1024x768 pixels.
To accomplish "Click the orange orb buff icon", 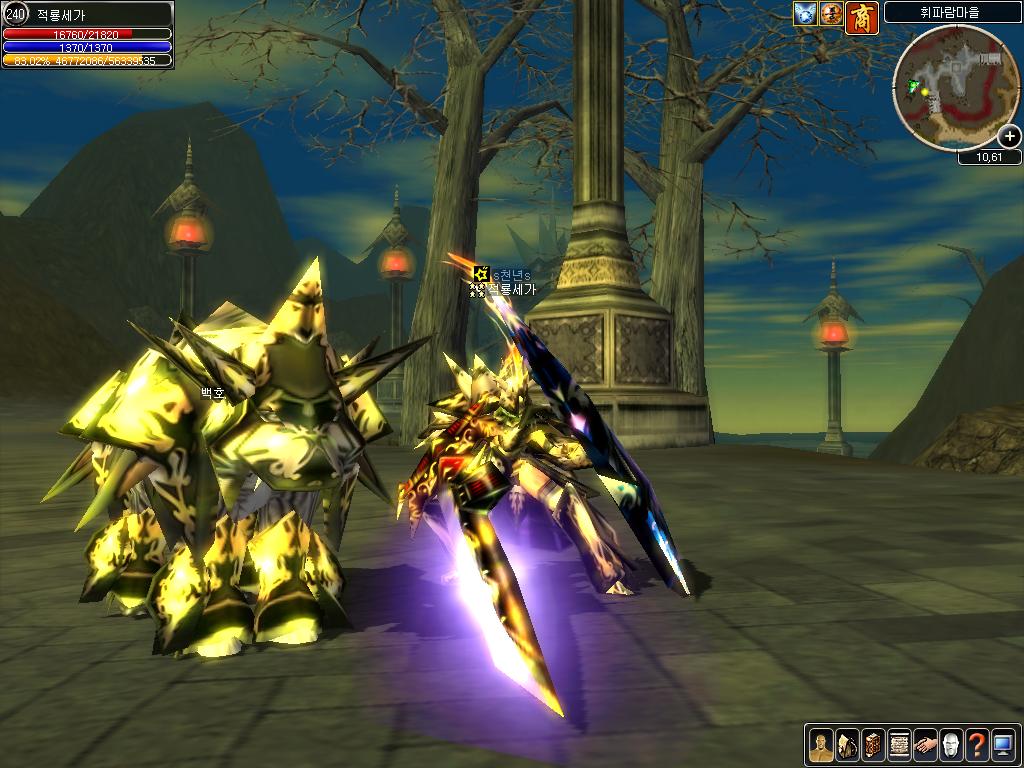I will coord(831,14).
